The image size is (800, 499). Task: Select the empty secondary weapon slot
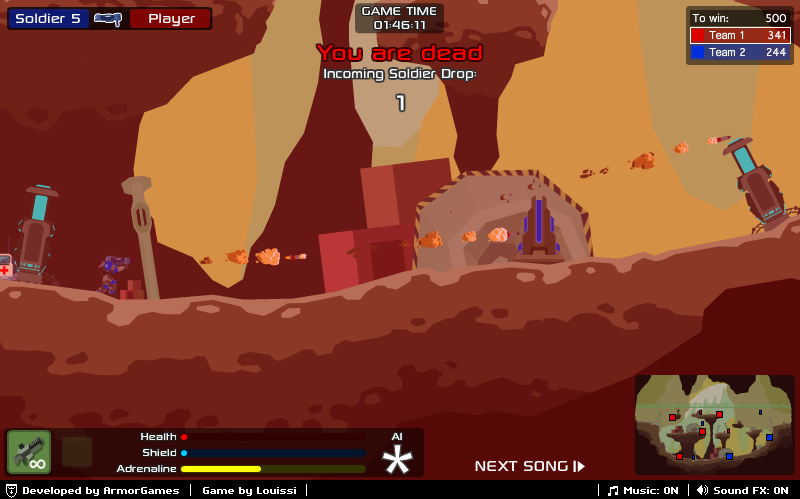coord(77,452)
